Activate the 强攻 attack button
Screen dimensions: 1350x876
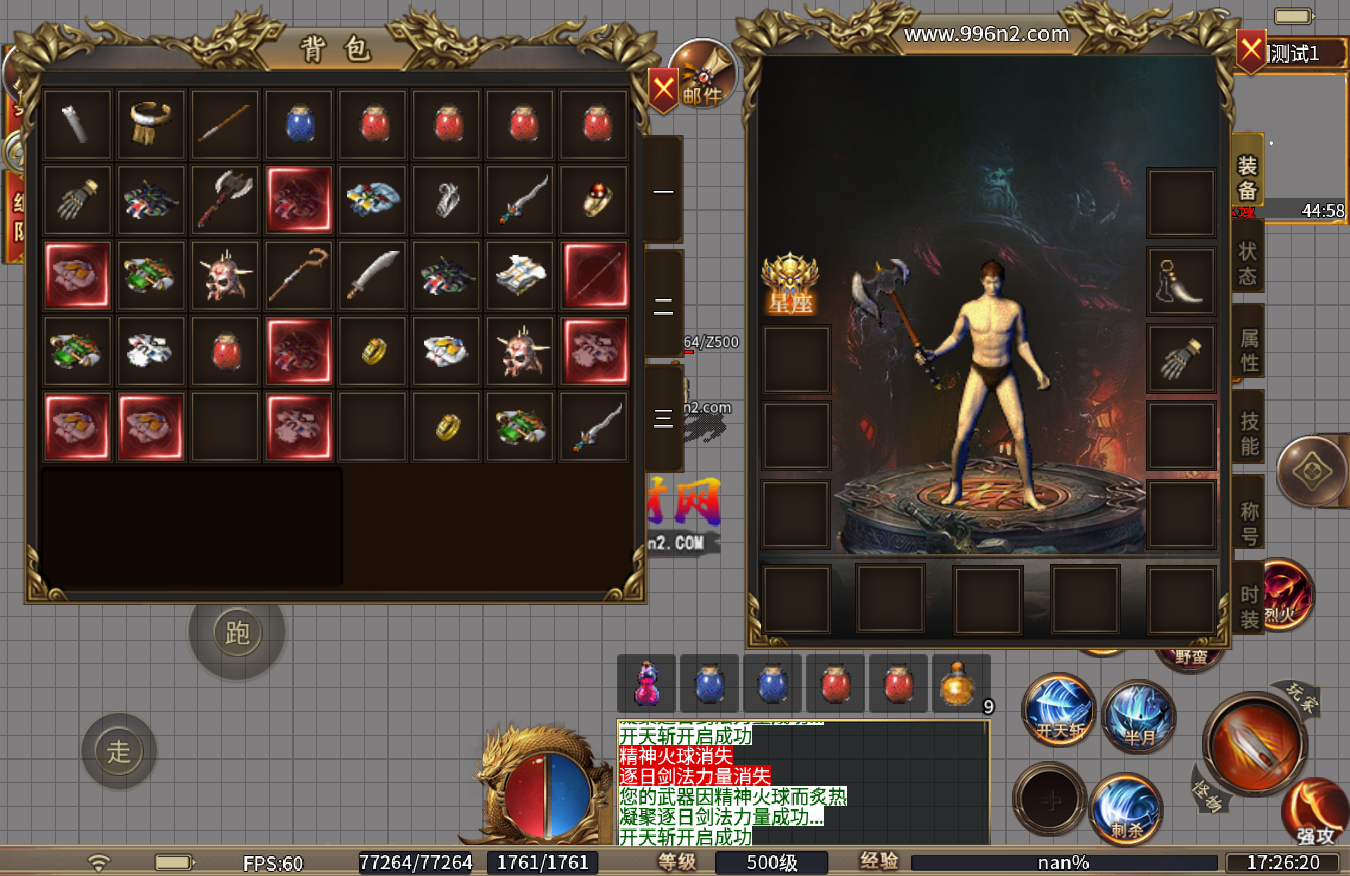coord(1313,812)
